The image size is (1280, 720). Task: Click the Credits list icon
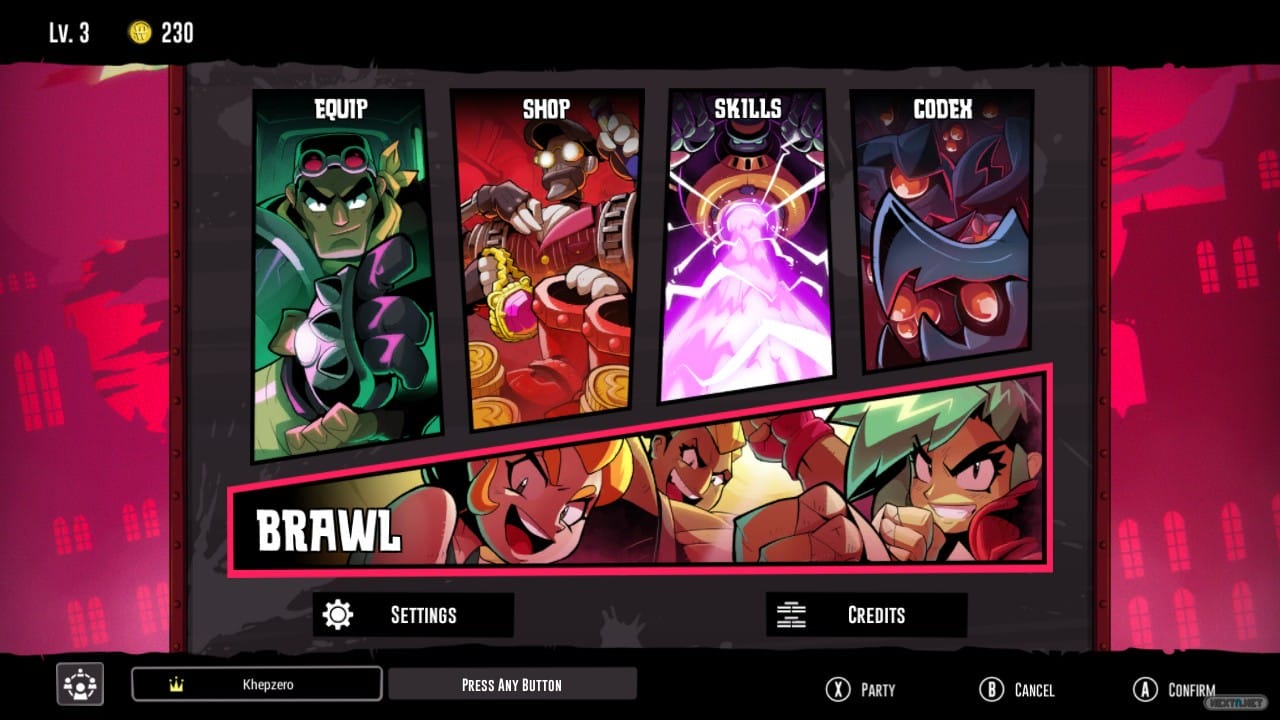click(x=793, y=614)
